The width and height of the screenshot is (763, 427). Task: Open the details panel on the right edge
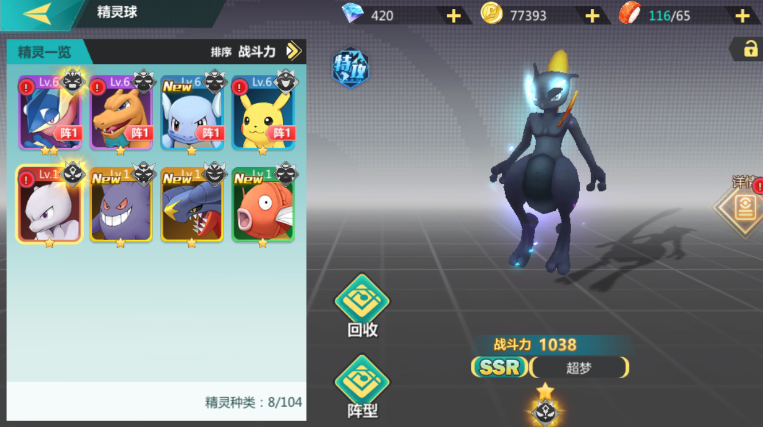pos(743,207)
